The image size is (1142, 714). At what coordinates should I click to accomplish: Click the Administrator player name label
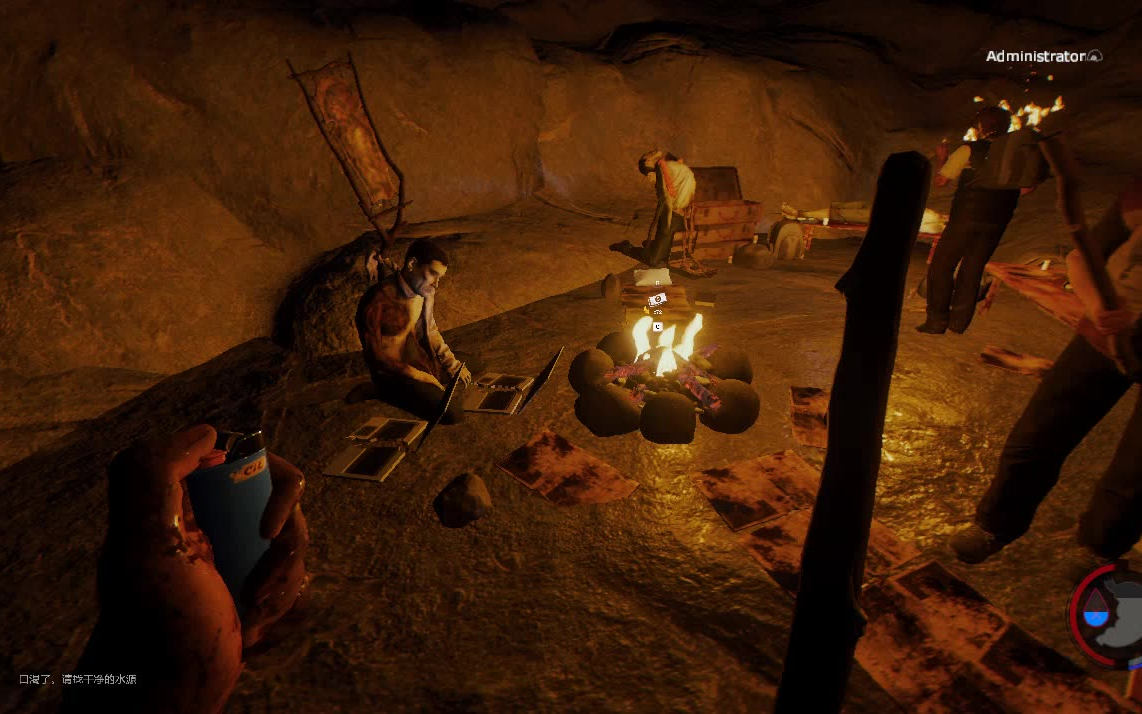pos(1035,57)
